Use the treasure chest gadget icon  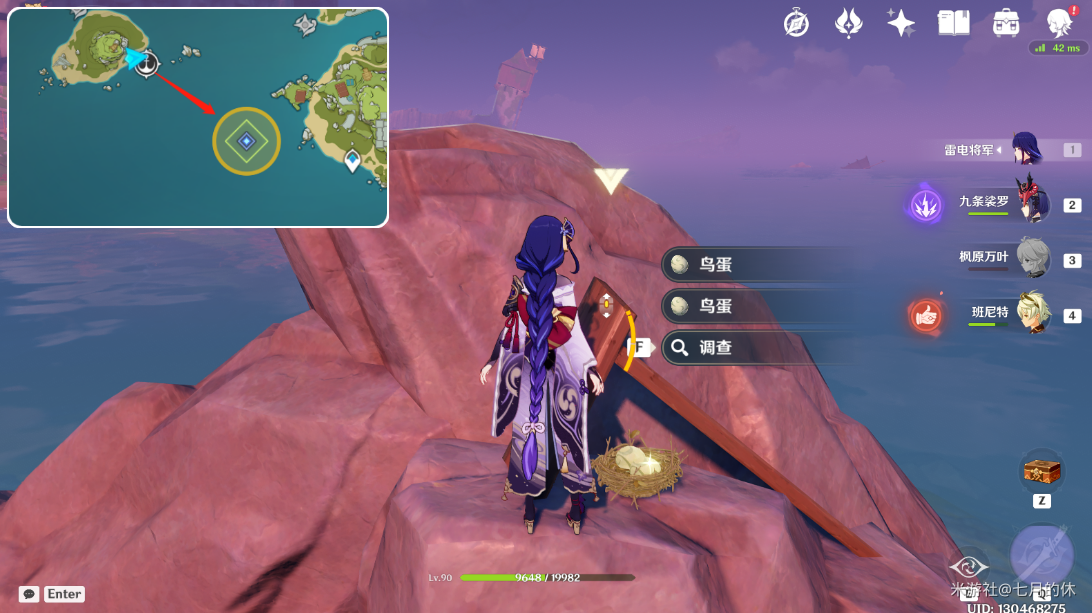click(1041, 470)
